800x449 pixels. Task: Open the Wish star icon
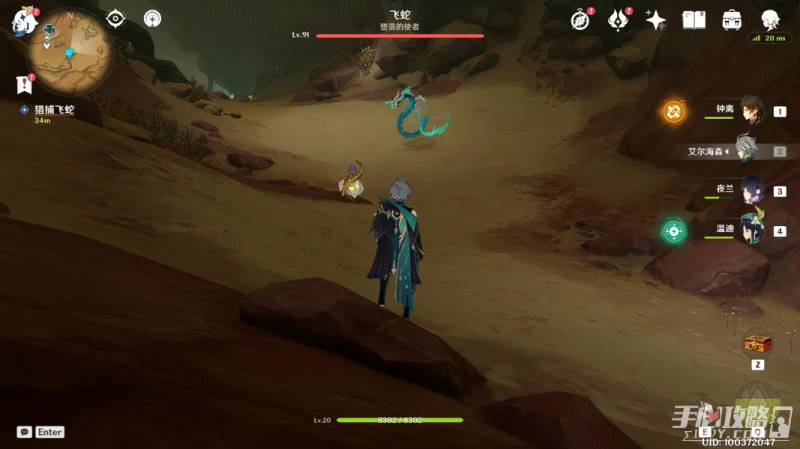pyautogui.click(x=656, y=19)
